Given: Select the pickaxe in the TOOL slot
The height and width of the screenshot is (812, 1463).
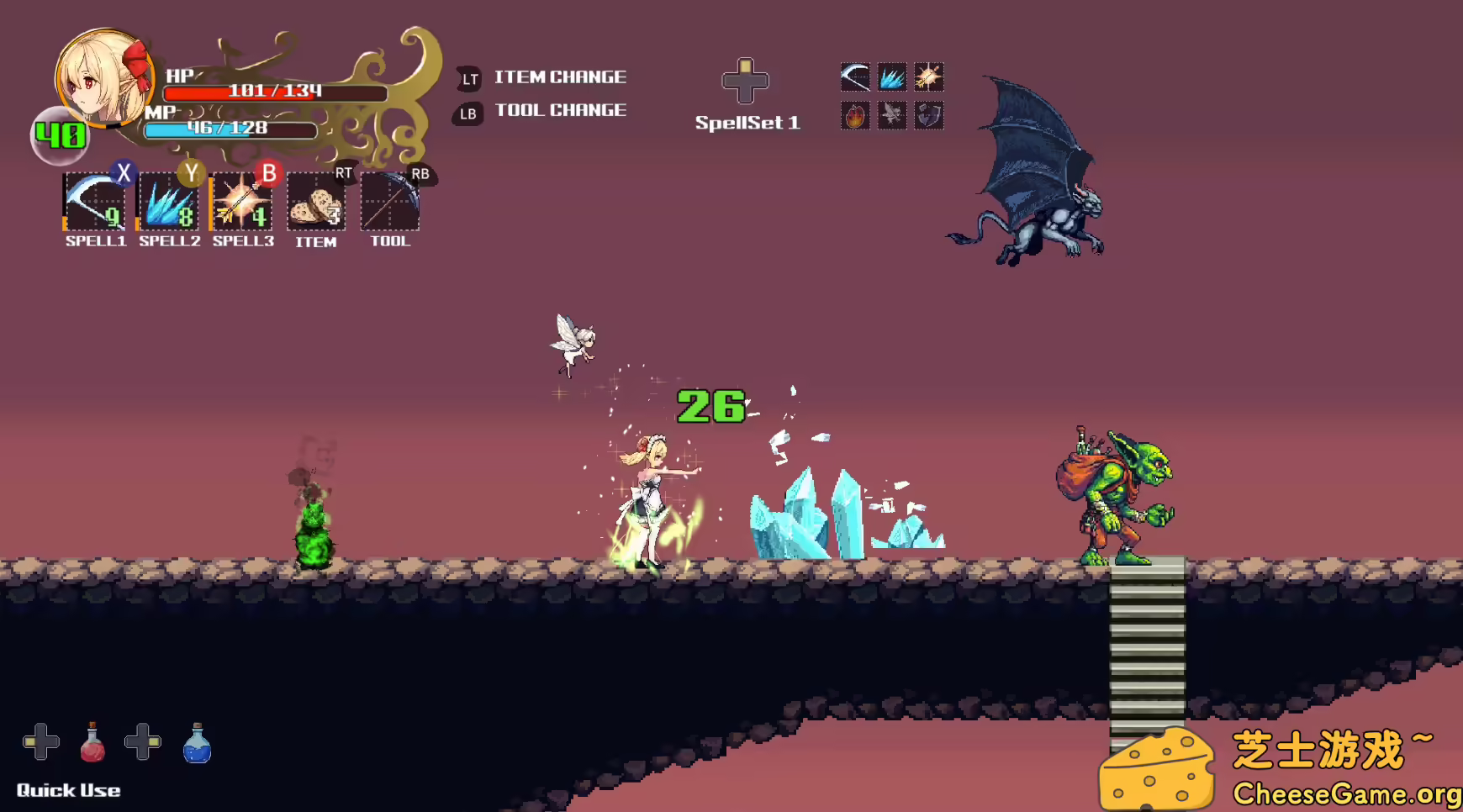Looking at the screenshot, I should click(x=390, y=202).
